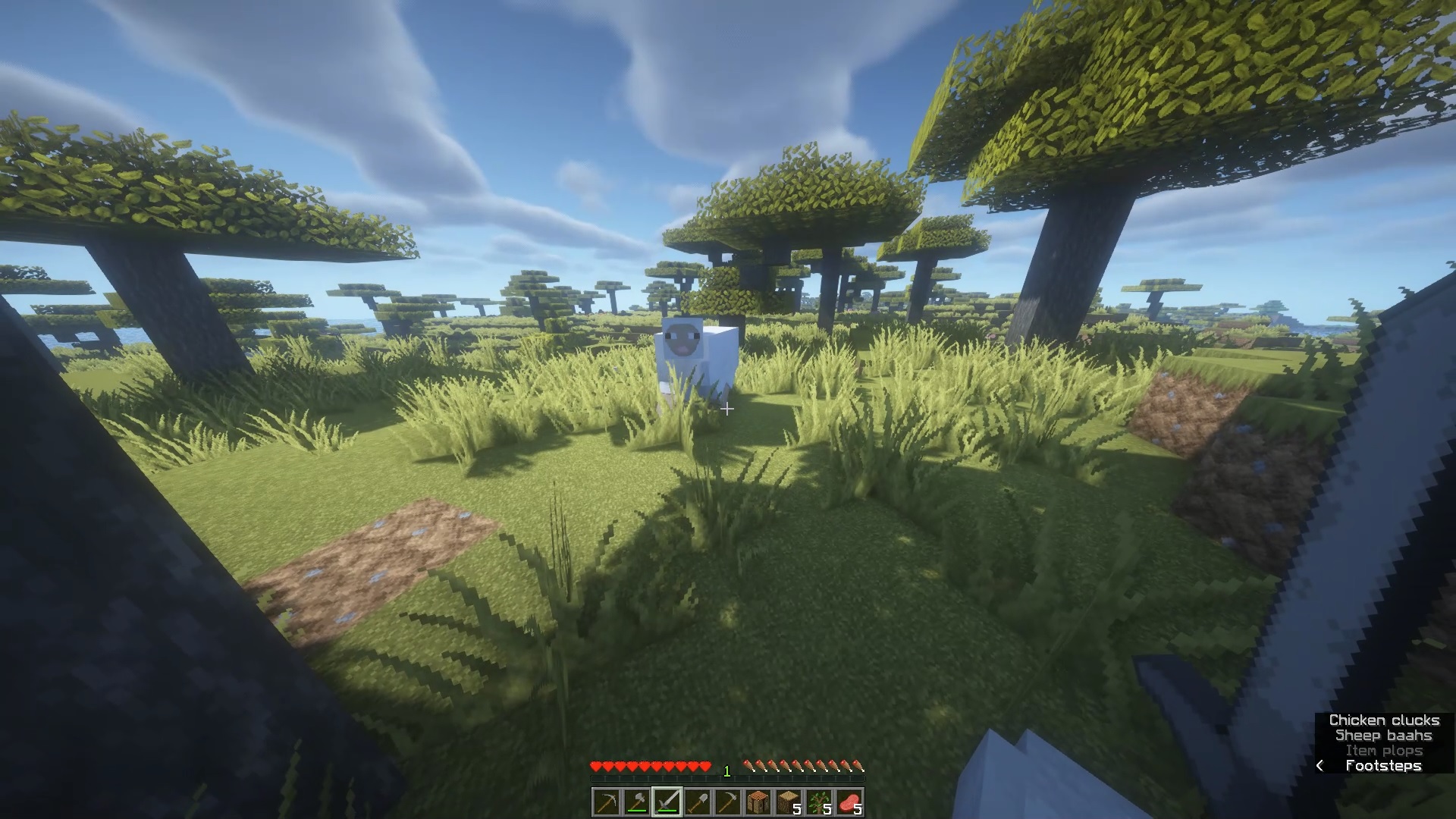Click the arrow beside the Footsteps subtitle
Screen dimensions: 1456x819
[1320, 766]
